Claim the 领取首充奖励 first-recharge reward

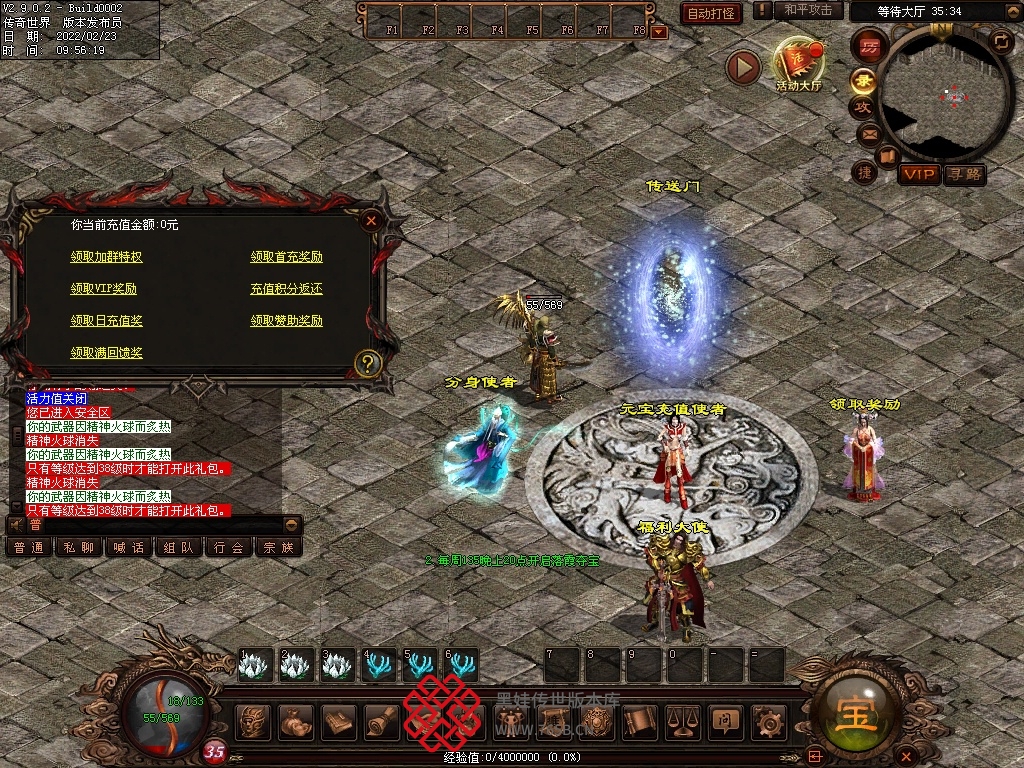click(x=286, y=257)
